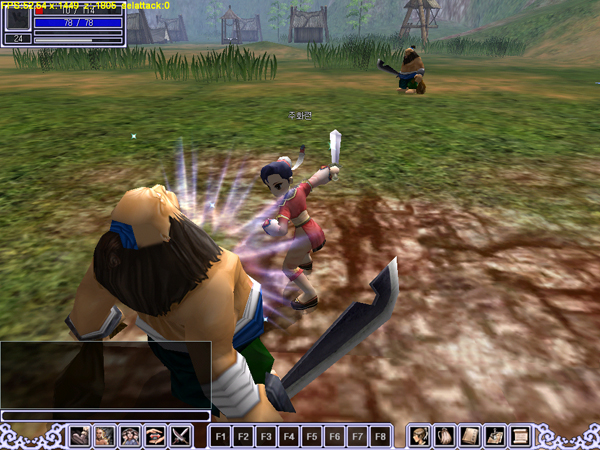Select the handshake trade icon
Image resolution: width=600 pixels, height=450 pixels.
pos(155,436)
